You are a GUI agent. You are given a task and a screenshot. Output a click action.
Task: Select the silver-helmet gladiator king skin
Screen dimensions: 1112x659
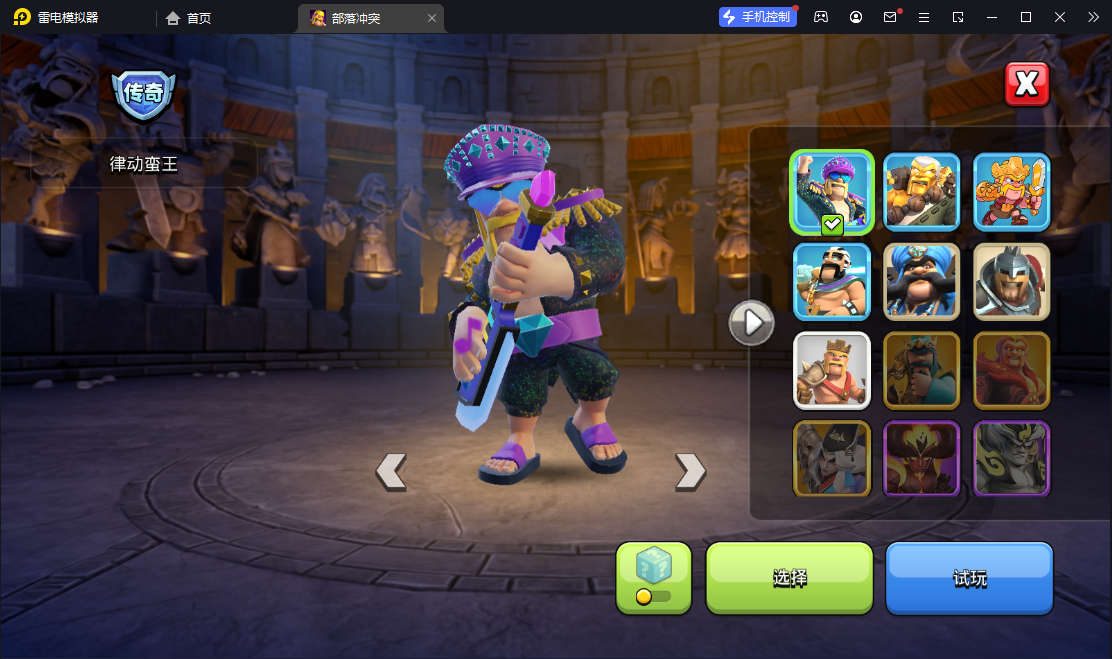tap(1011, 281)
